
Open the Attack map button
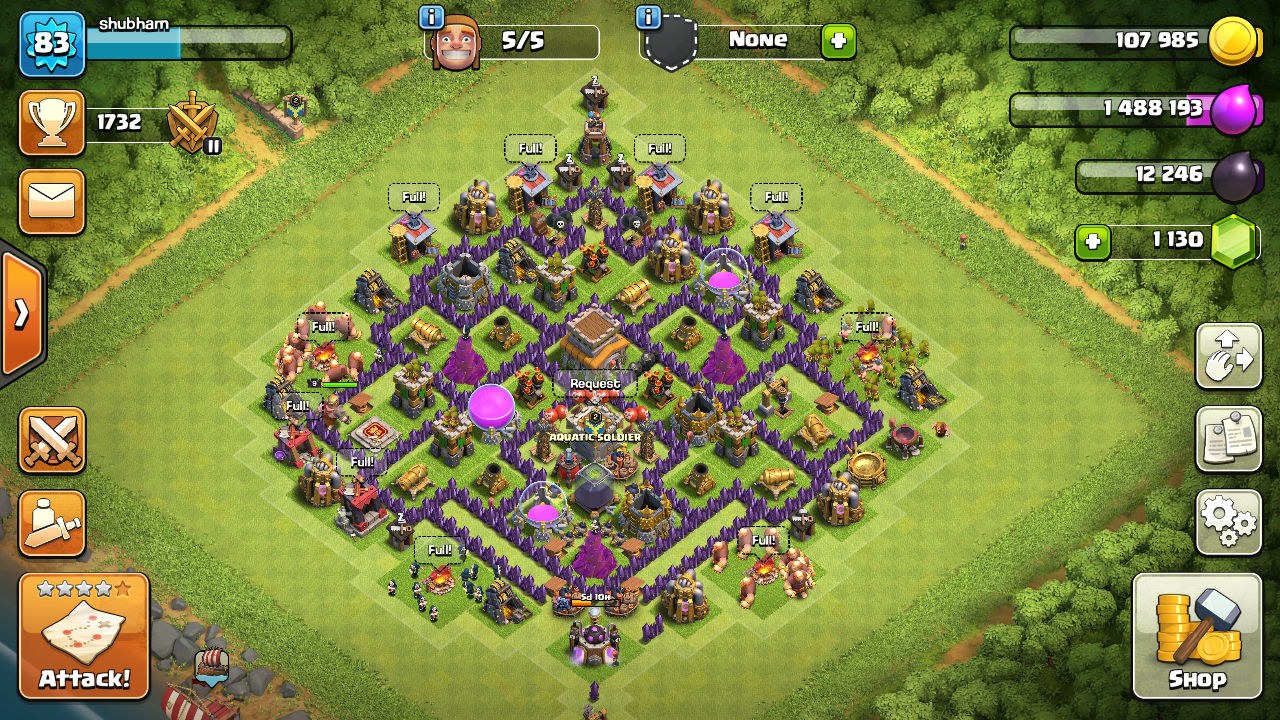pyautogui.click(x=84, y=636)
